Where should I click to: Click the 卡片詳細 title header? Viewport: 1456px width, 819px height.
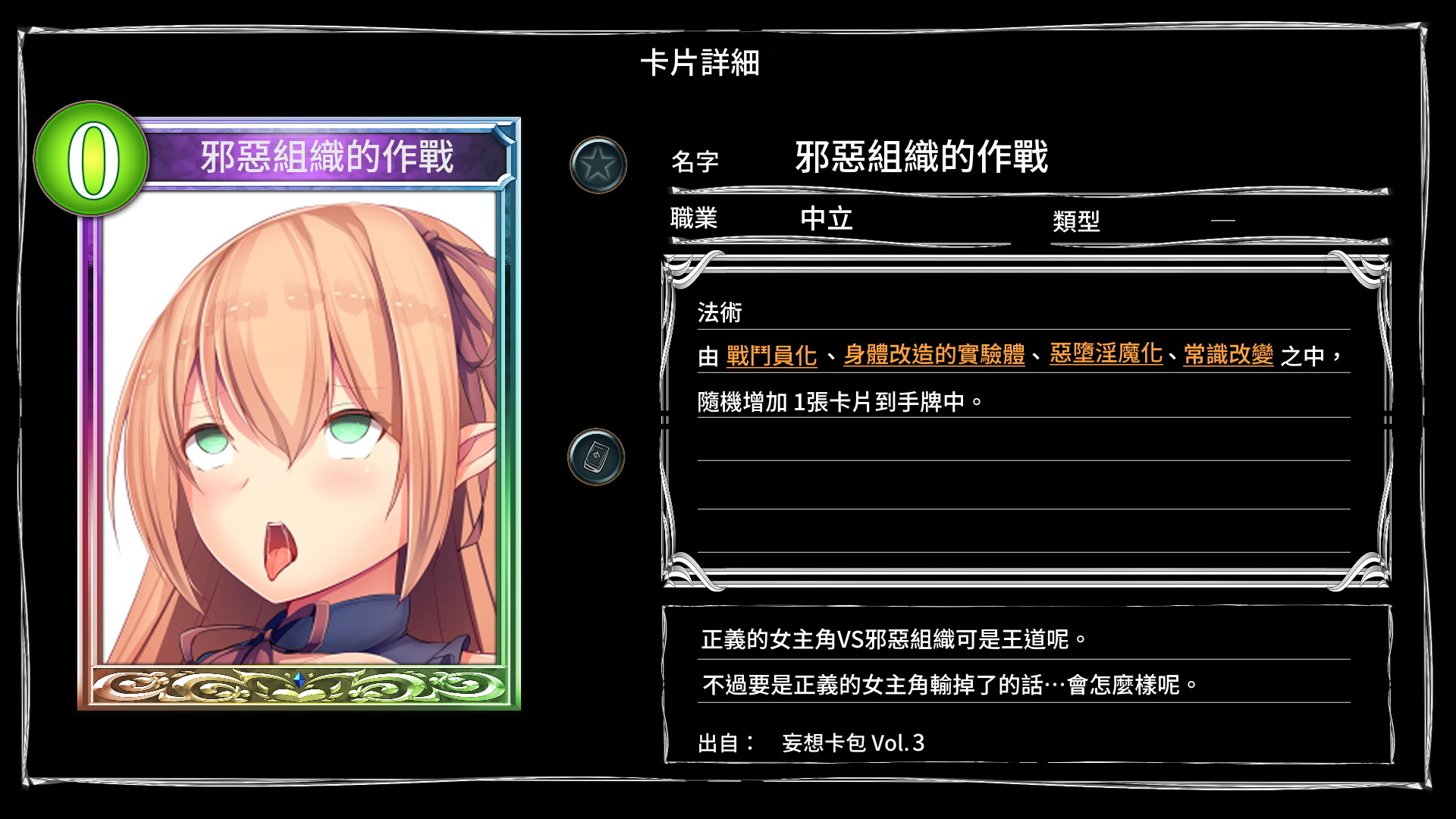(x=701, y=64)
